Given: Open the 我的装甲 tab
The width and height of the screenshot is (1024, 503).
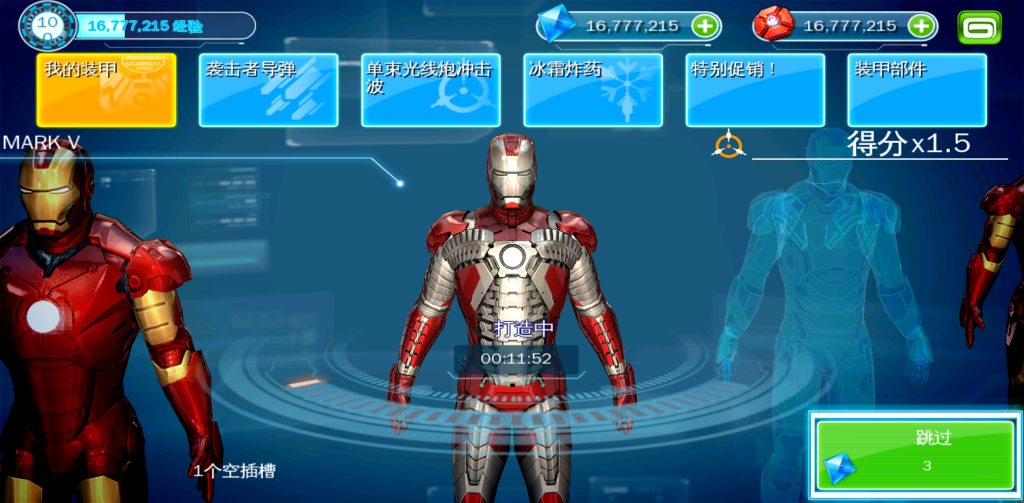Looking at the screenshot, I should coord(106,90).
